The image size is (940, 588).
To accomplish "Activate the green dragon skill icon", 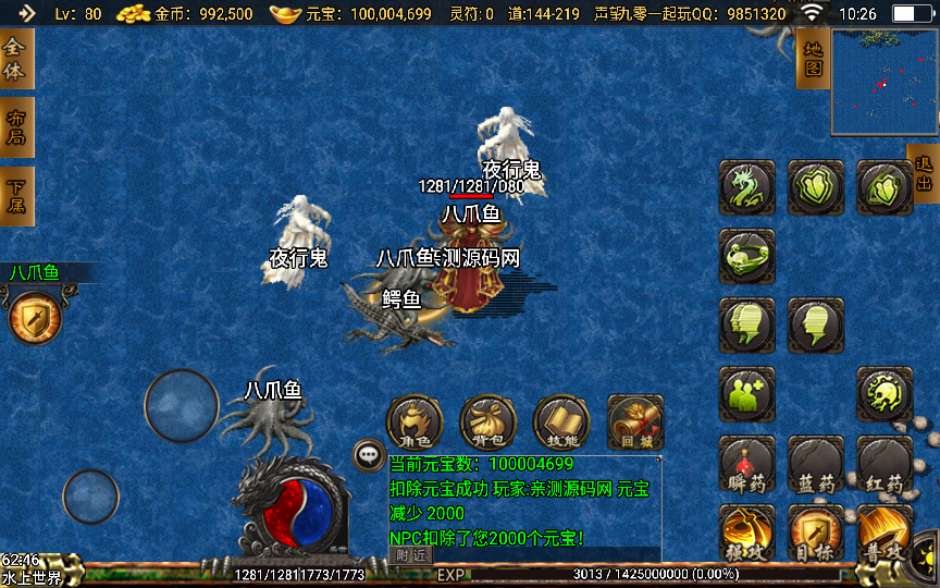I will click(x=746, y=188).
